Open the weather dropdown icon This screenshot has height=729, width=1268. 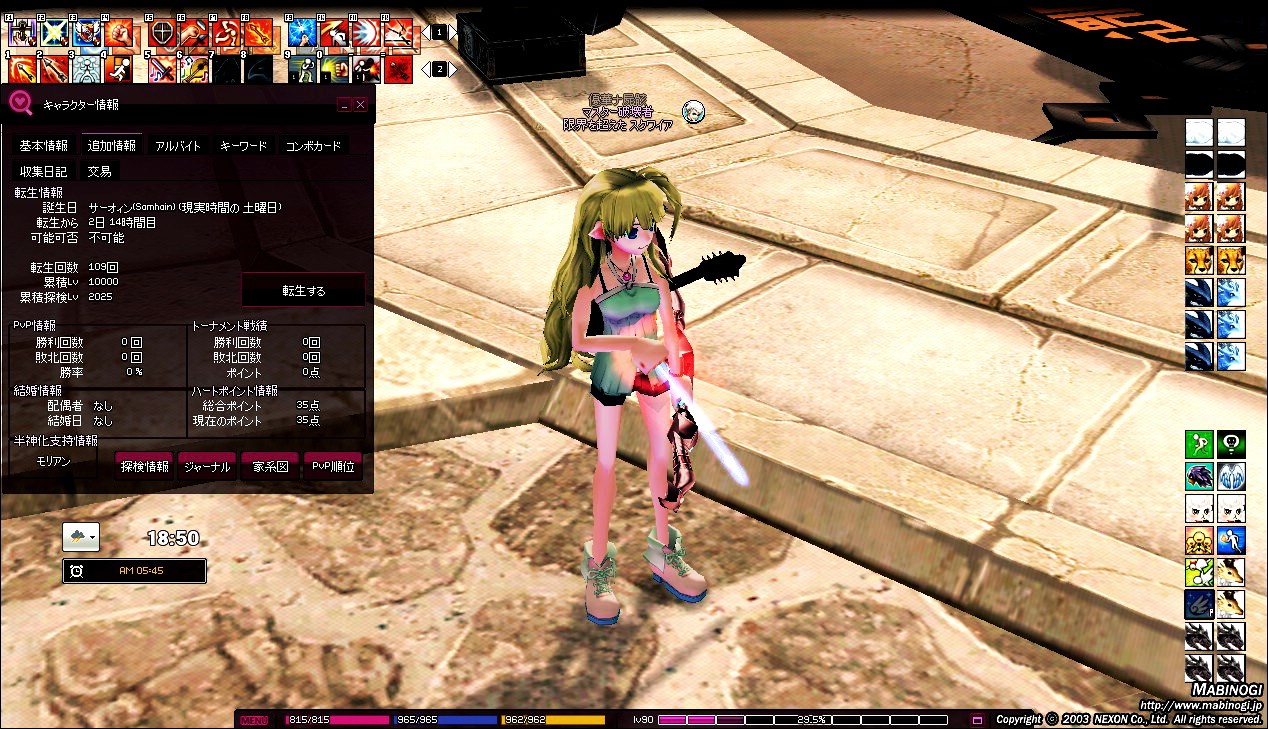click(x=81, y=537)
